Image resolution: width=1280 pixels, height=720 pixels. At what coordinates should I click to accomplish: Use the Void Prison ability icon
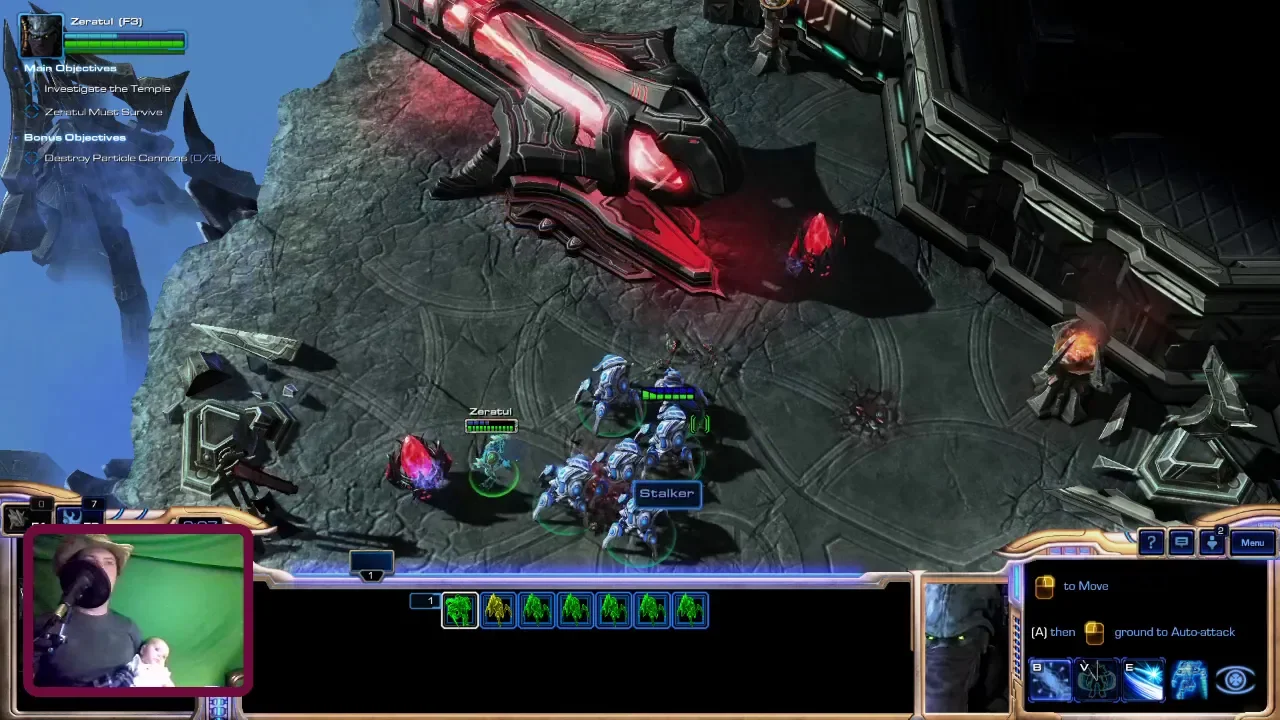click(1096, 680)
